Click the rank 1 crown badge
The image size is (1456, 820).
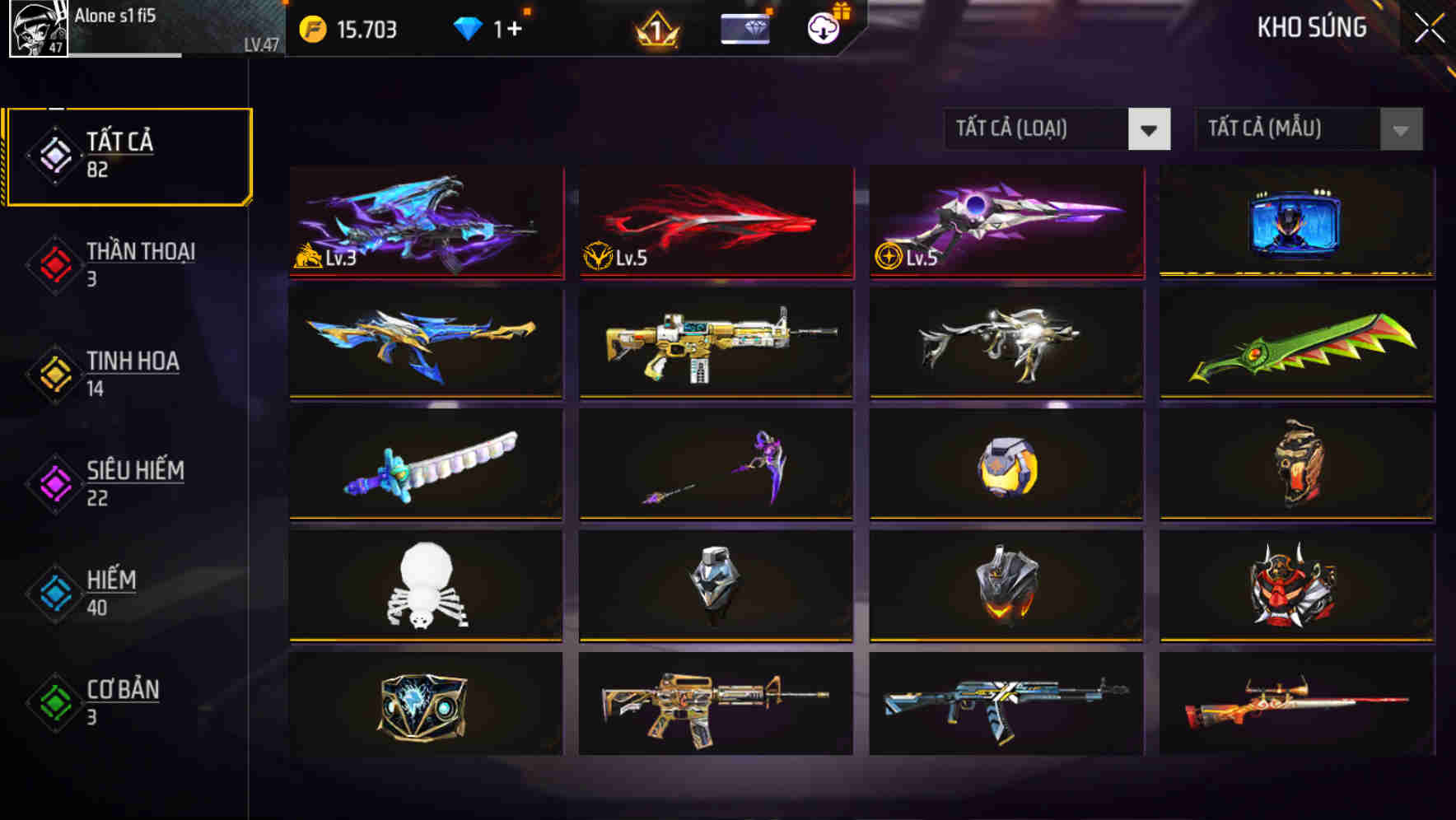[x=659, y=29]
